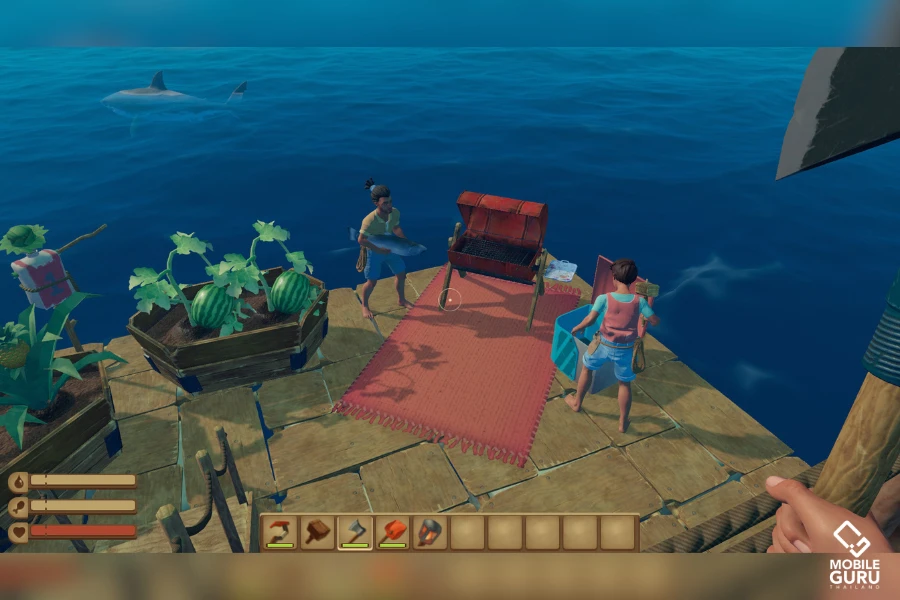
Task: Equip the axe from the hotbar
Action: click(x=355, y=532)
